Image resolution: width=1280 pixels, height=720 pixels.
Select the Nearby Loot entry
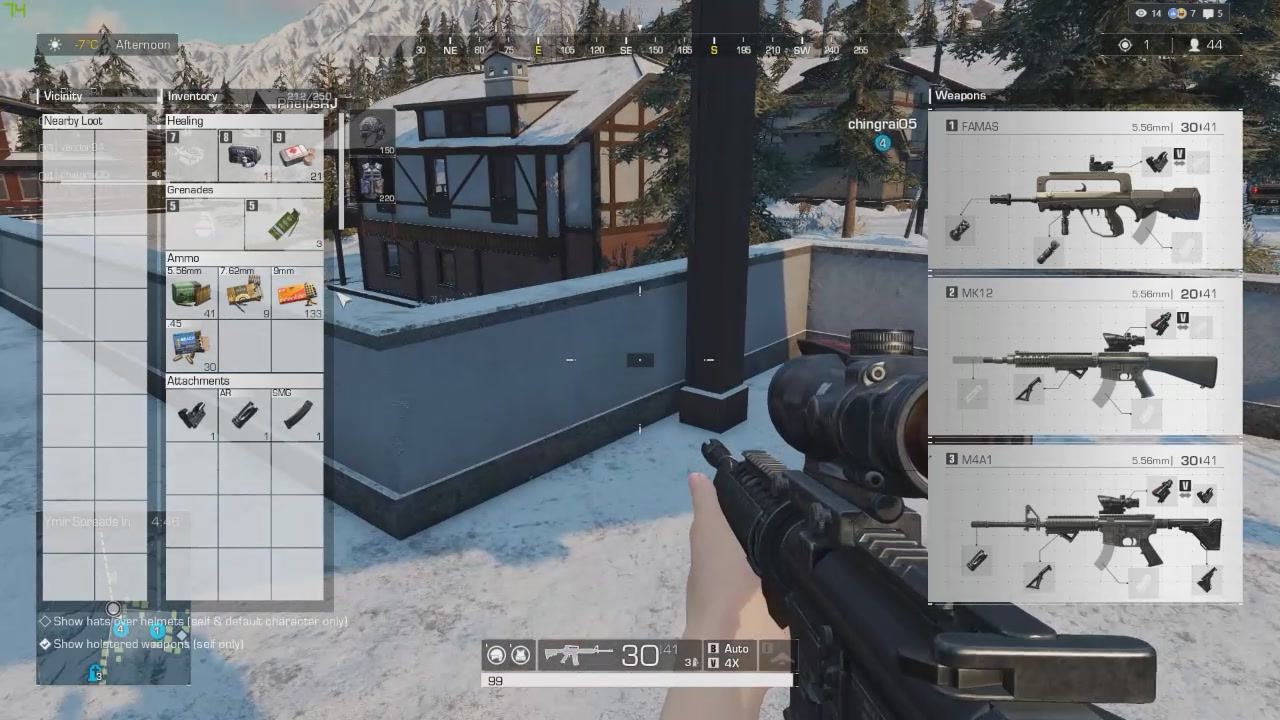[x=71, y=120]
